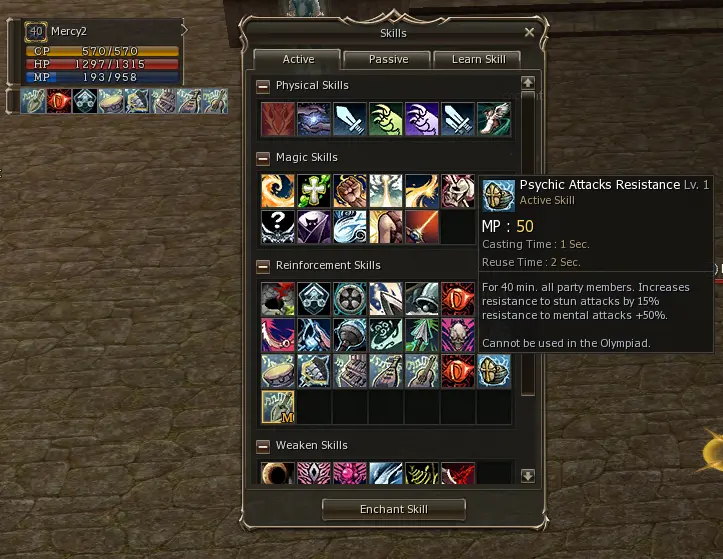The height and width of the screenshot is (559, 723).
Task: Open the Learn Skill tab
Action: [x=477, y=59]
